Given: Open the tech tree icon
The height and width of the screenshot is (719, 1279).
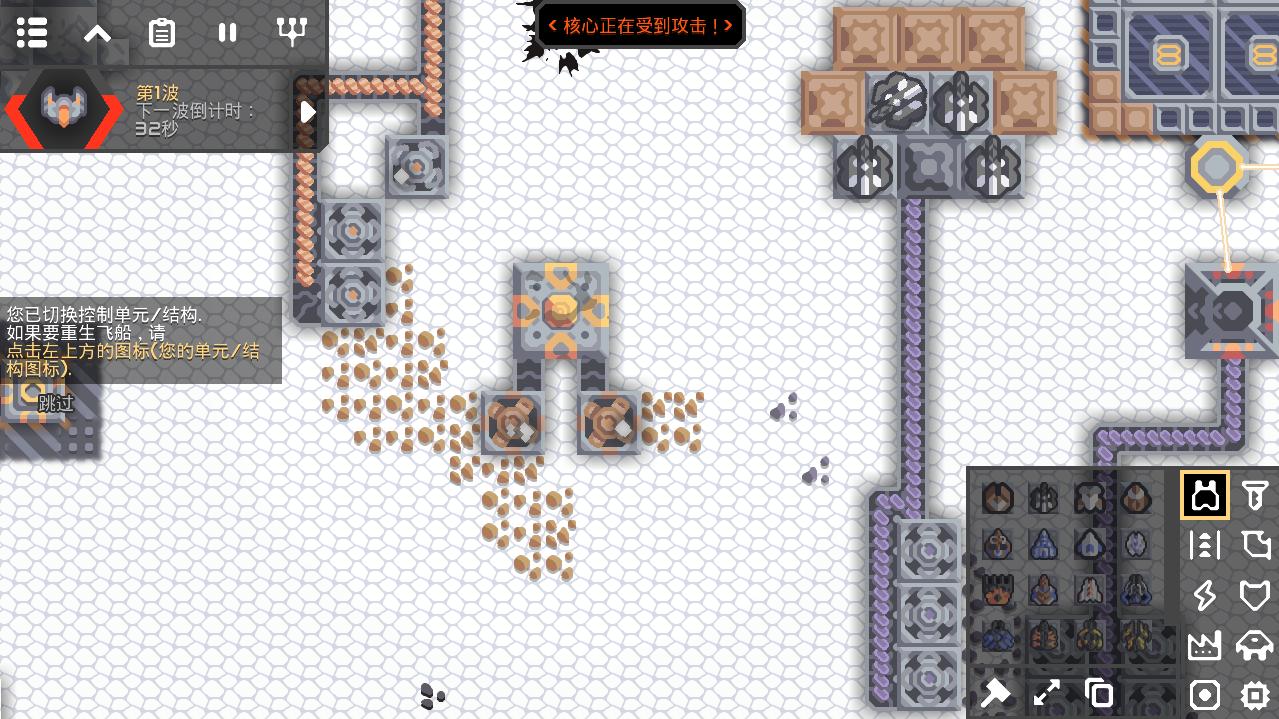Looking at the screenshot, I should (x=292, y=33).
